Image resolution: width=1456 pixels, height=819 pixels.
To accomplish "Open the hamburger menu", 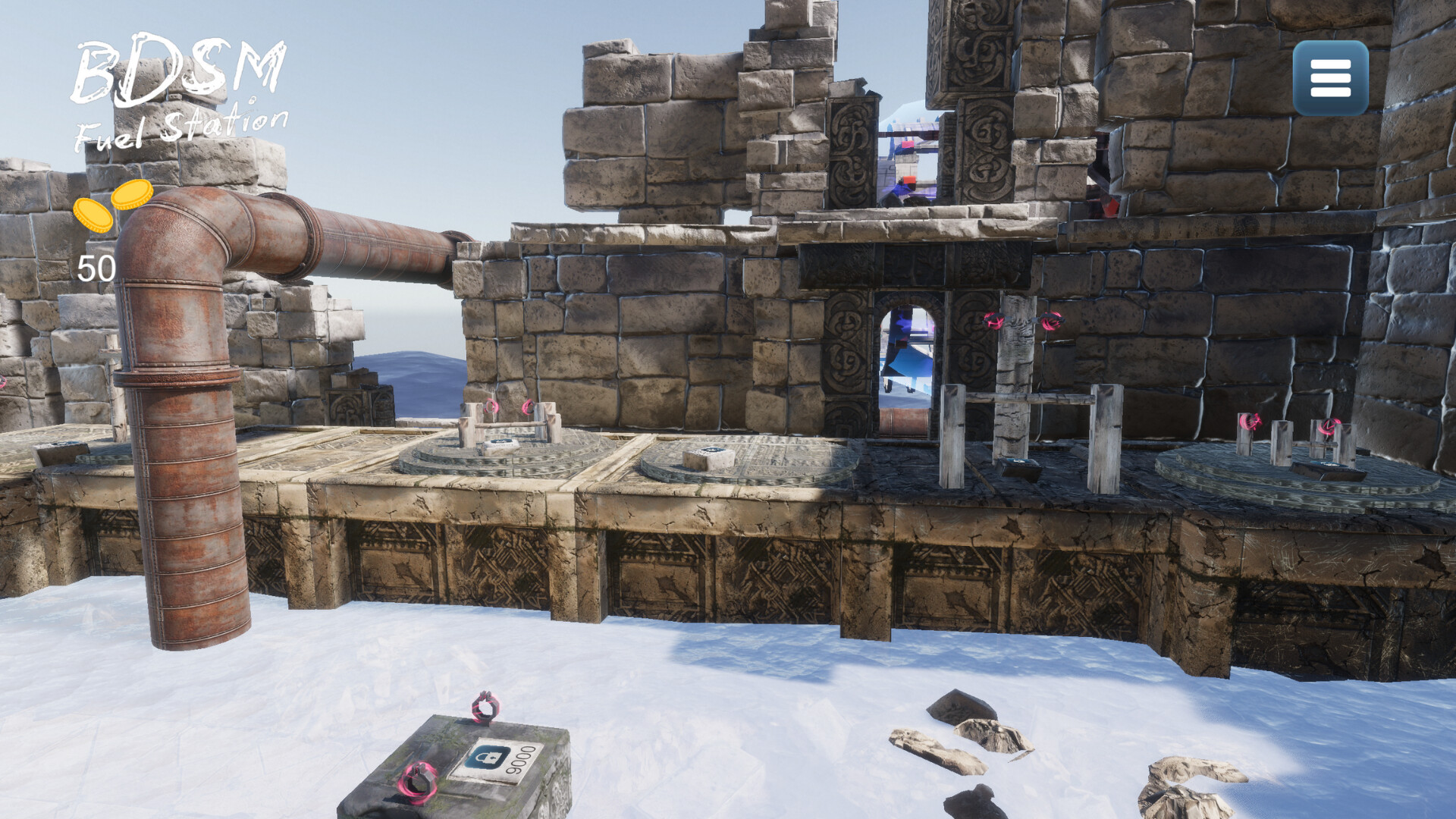I will click(x=1330, y=78).
